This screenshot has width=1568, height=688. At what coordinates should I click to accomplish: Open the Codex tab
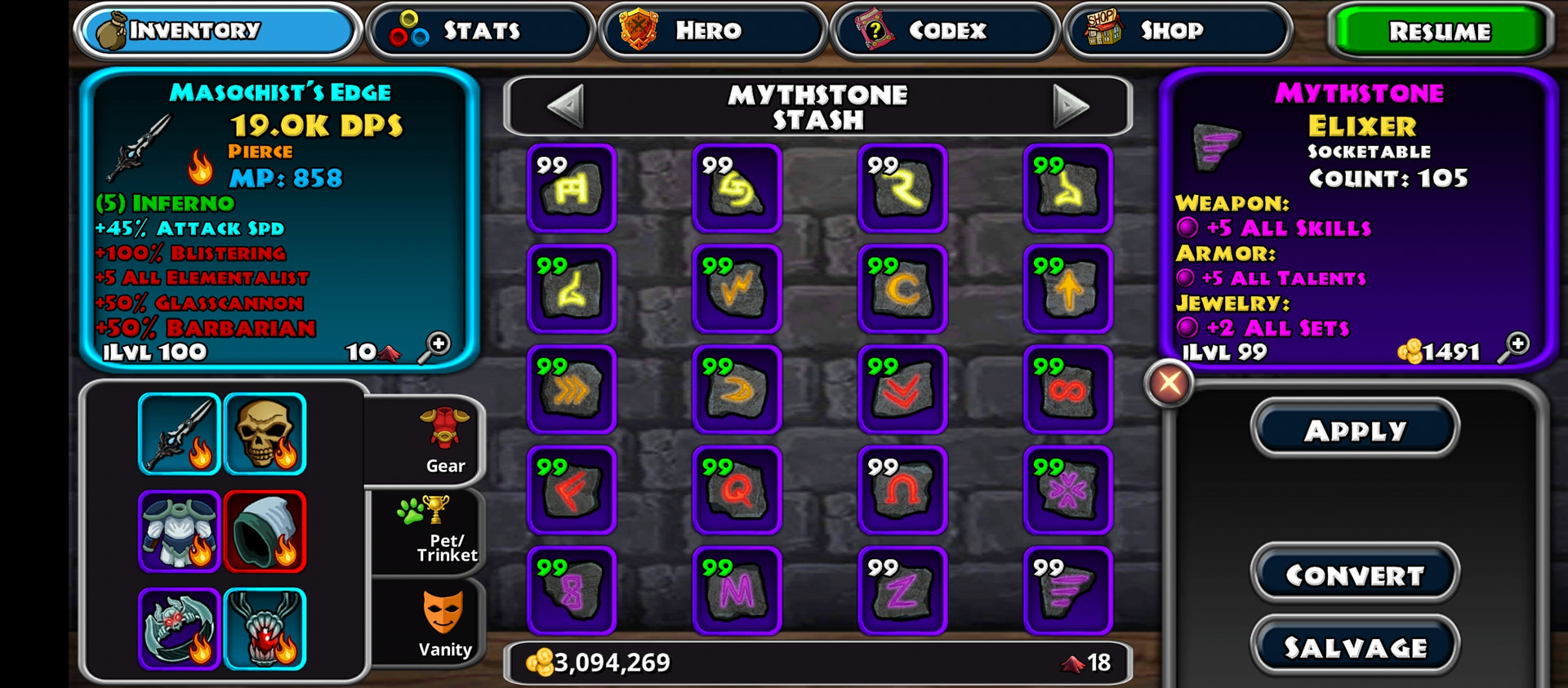(x=945, y=31)
